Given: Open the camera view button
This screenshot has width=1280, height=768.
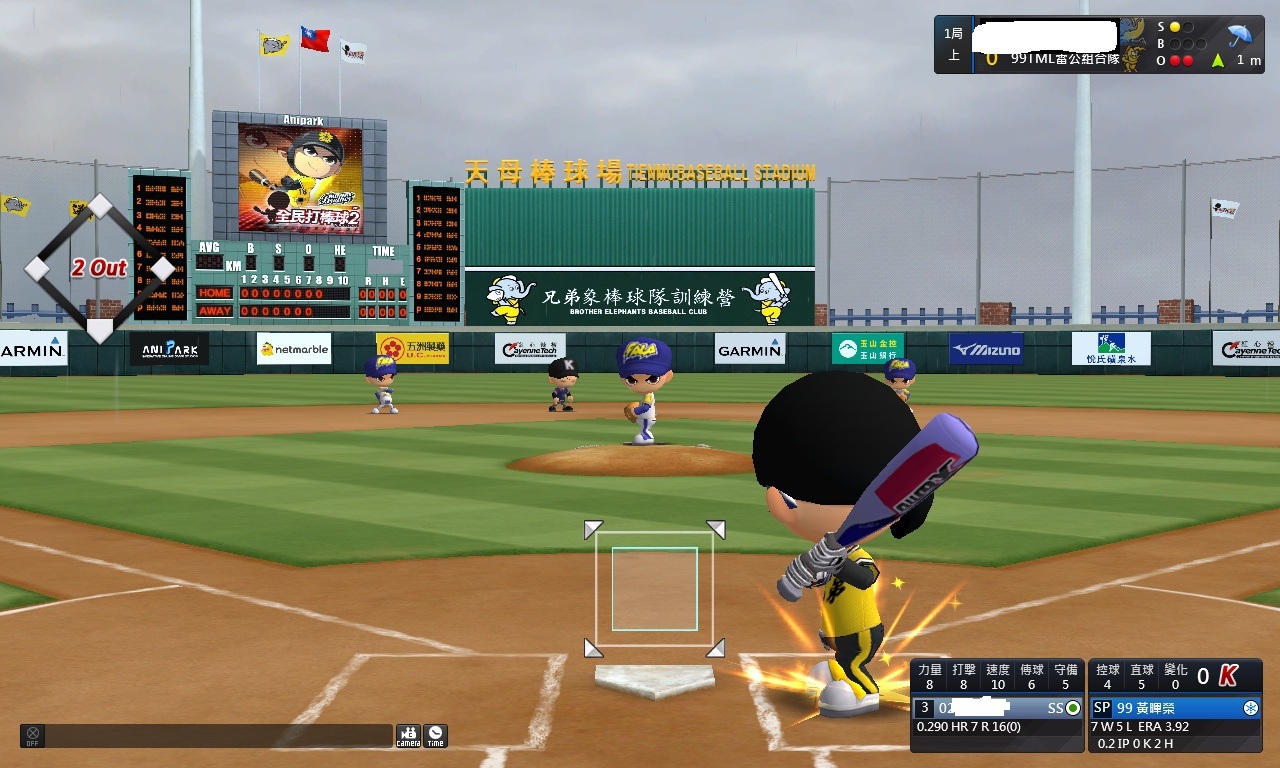Looking at the screenshot, I should pos(408,736).
